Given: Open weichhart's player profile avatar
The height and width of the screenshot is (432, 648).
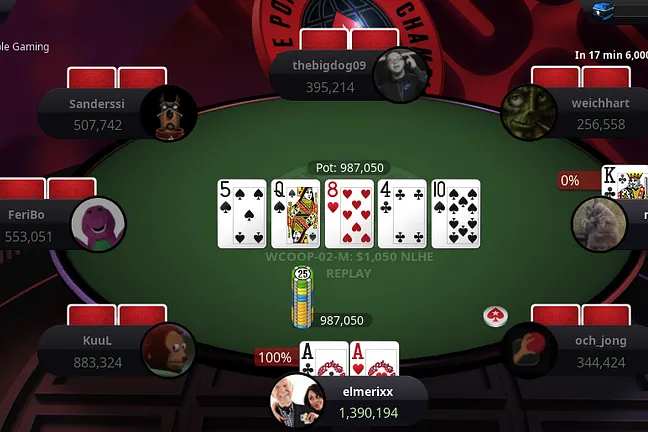Looking at the screenshot, I should (x=528, y=110).
